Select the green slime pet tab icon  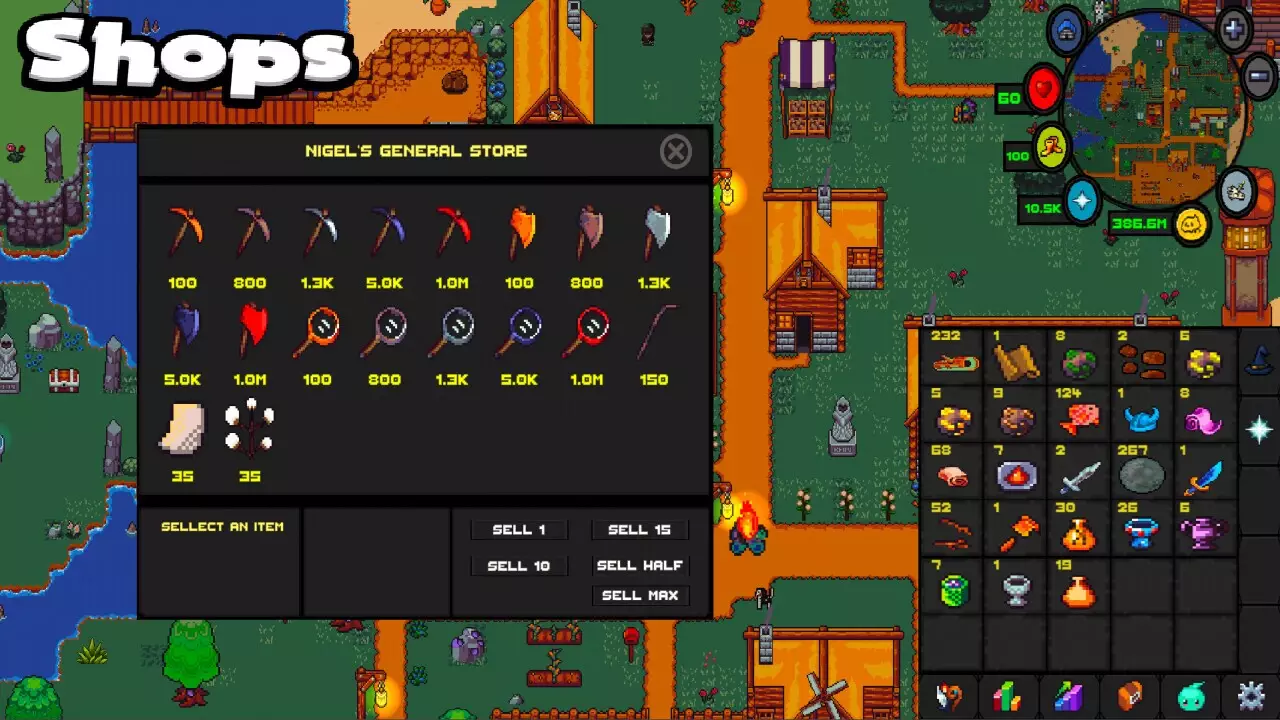point(1188,697)
